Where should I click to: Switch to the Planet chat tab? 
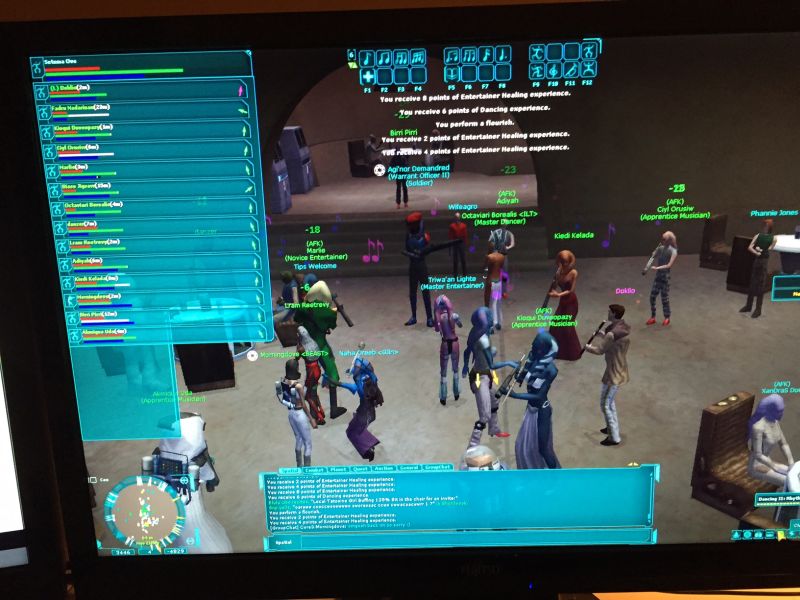340,468
